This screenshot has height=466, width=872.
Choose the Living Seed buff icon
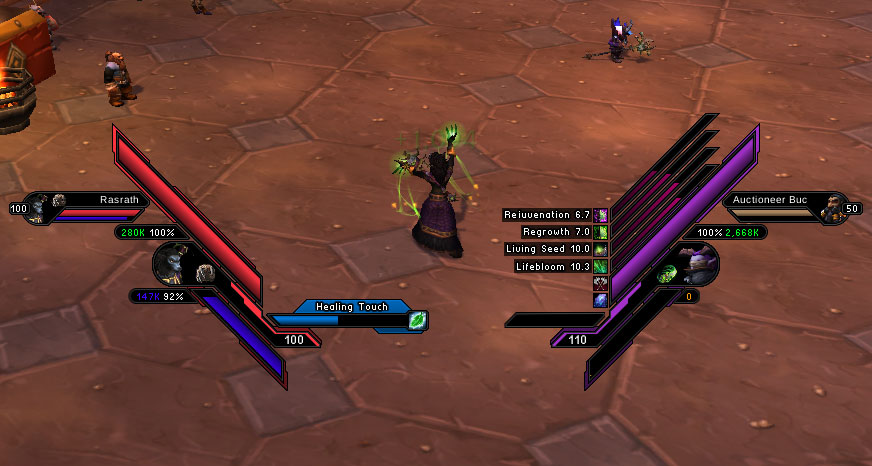tap(600, 249)
